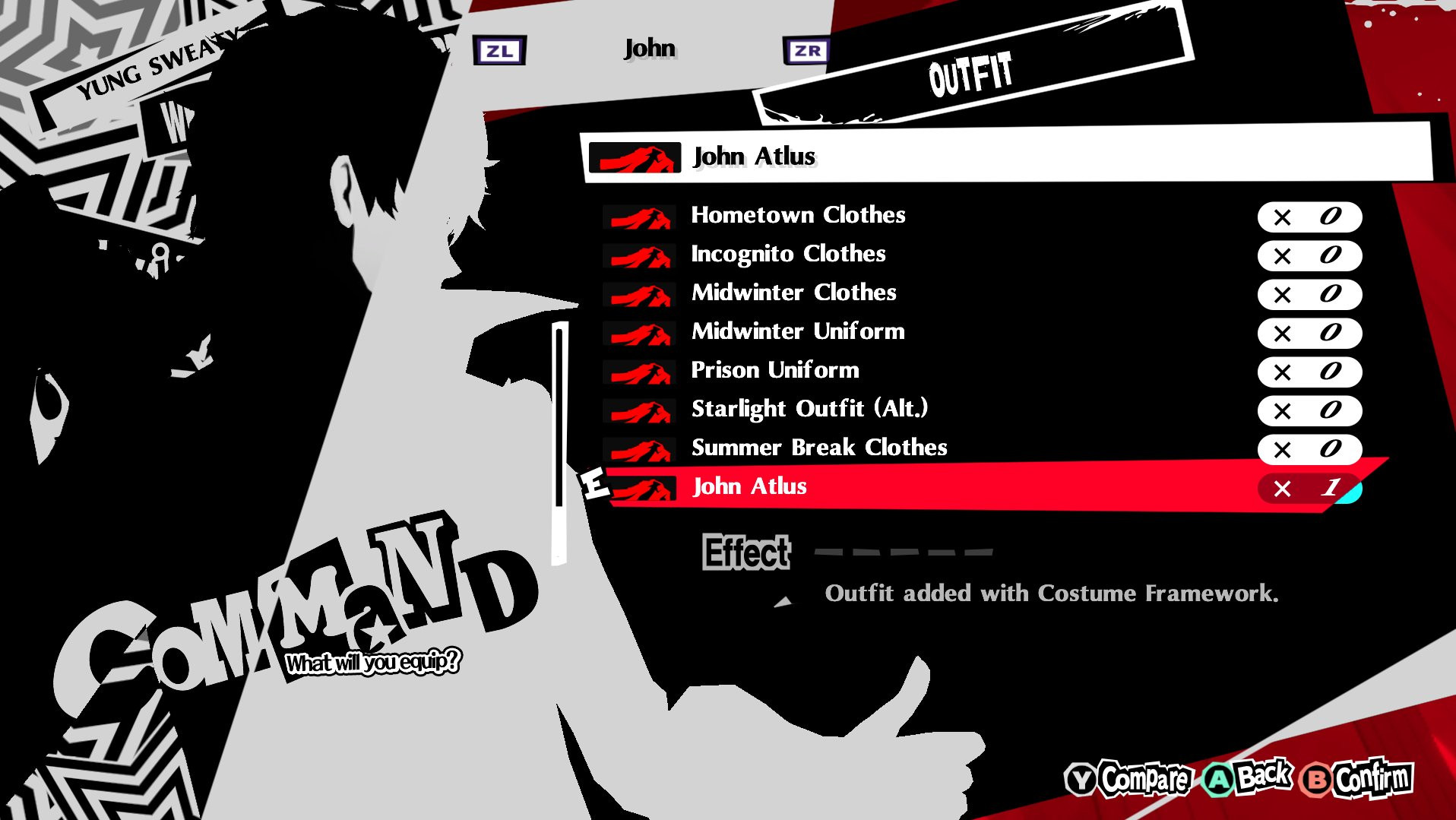Select the Summer Break Clothes outfit icon
1456x820 pixels.
pos(639,450)
